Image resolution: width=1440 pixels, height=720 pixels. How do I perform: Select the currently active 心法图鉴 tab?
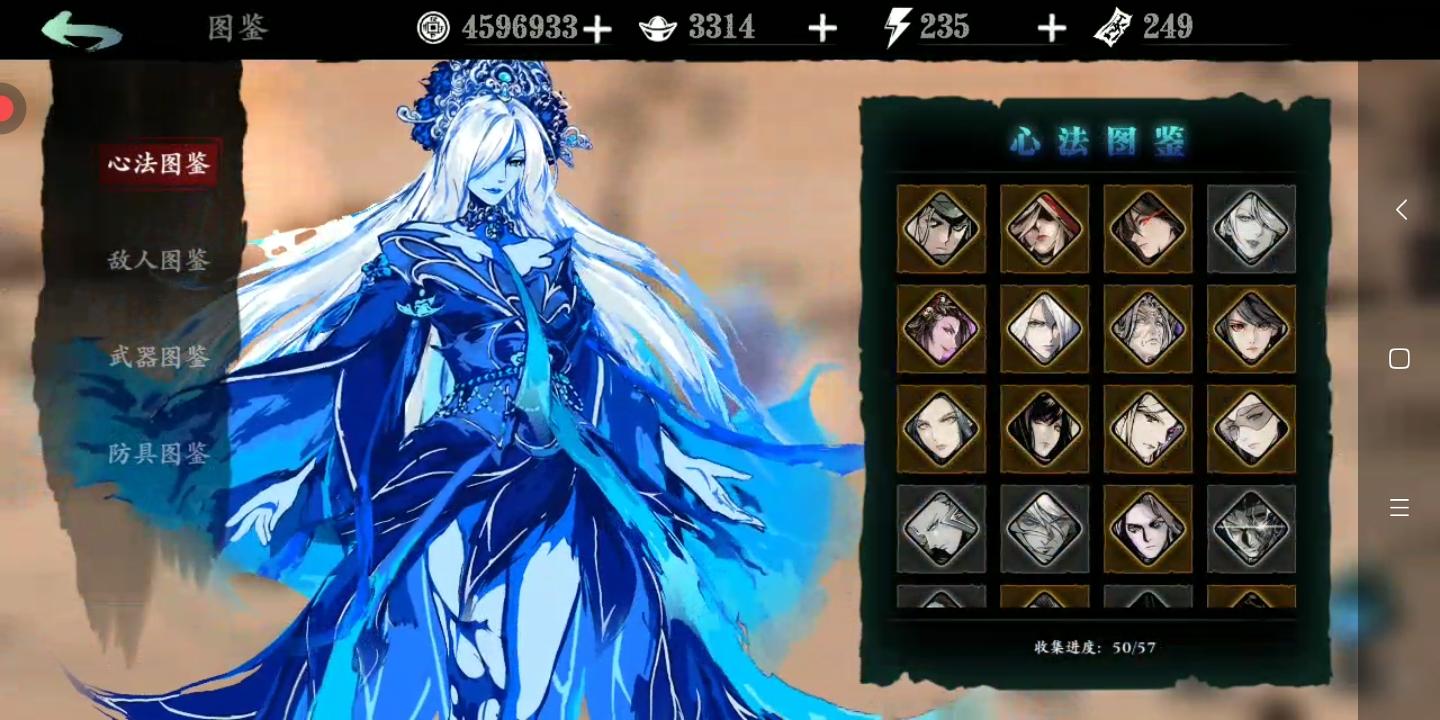(158, 164)
